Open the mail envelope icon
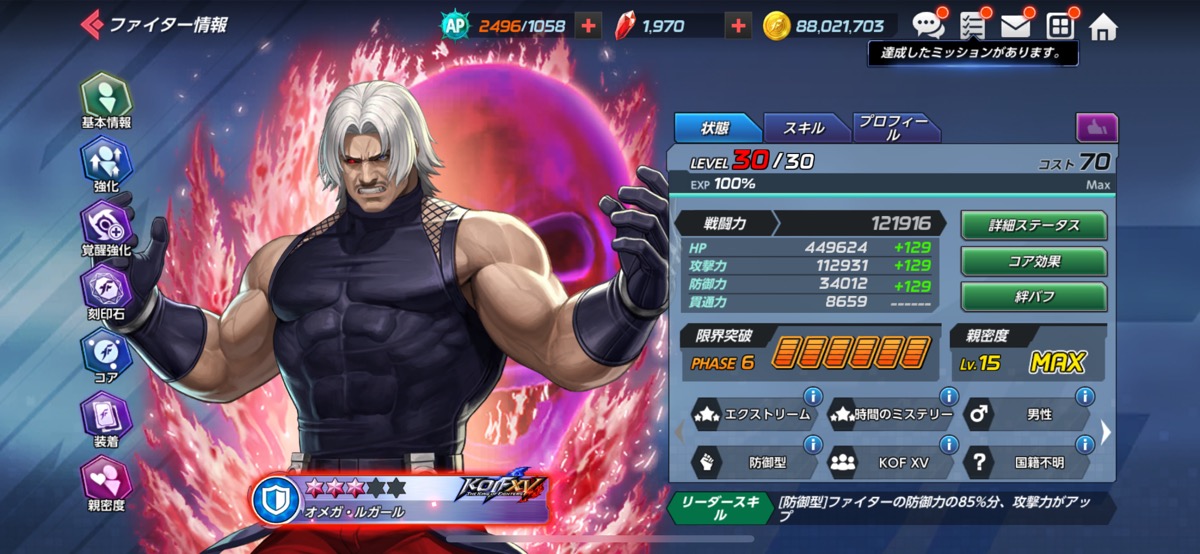Viewport: 1200px width, 554px height. pos(1016,26)
